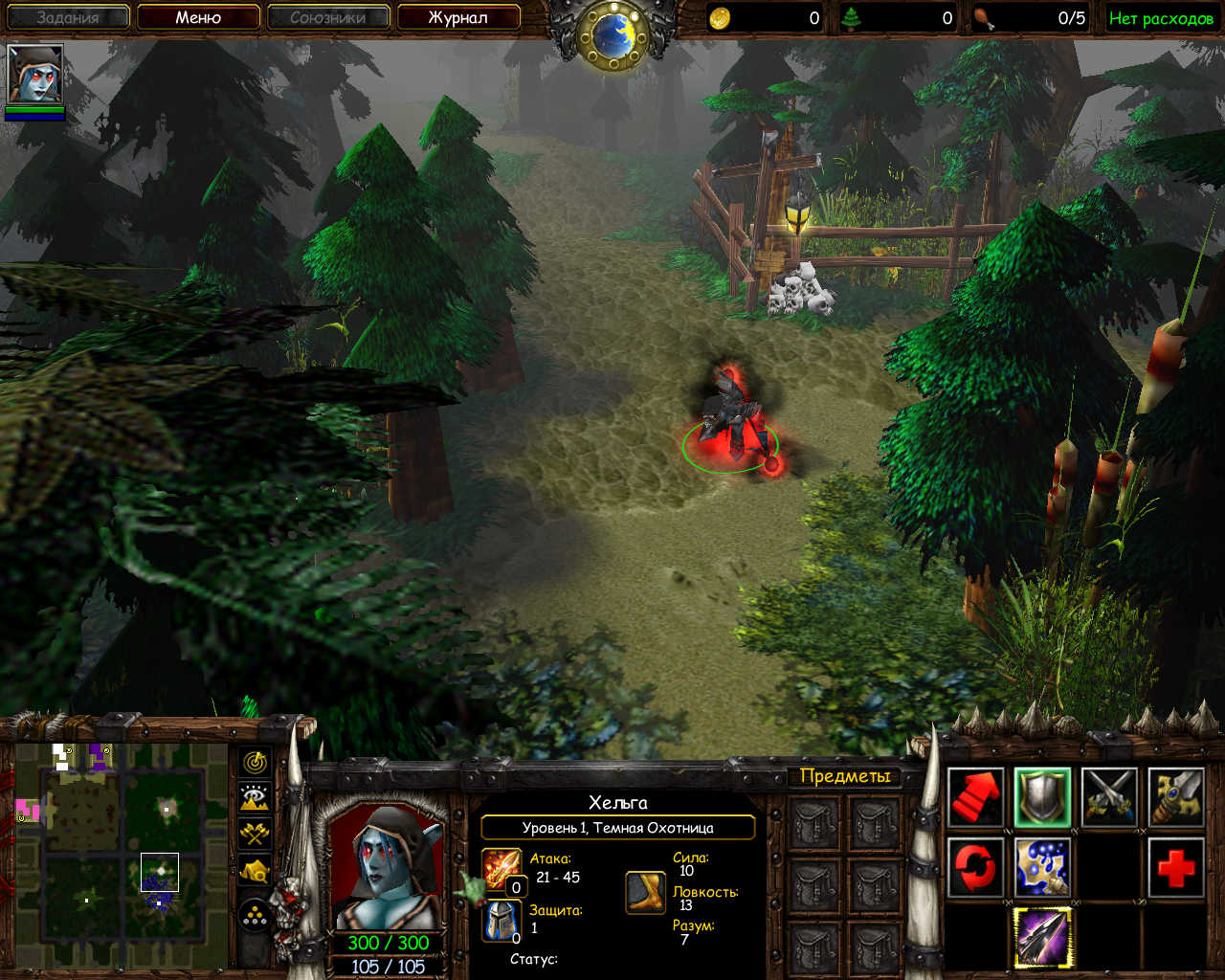Activate the Black Arrow ability
Viewport: 1225px width, 980px height.
click(1042, 938)
